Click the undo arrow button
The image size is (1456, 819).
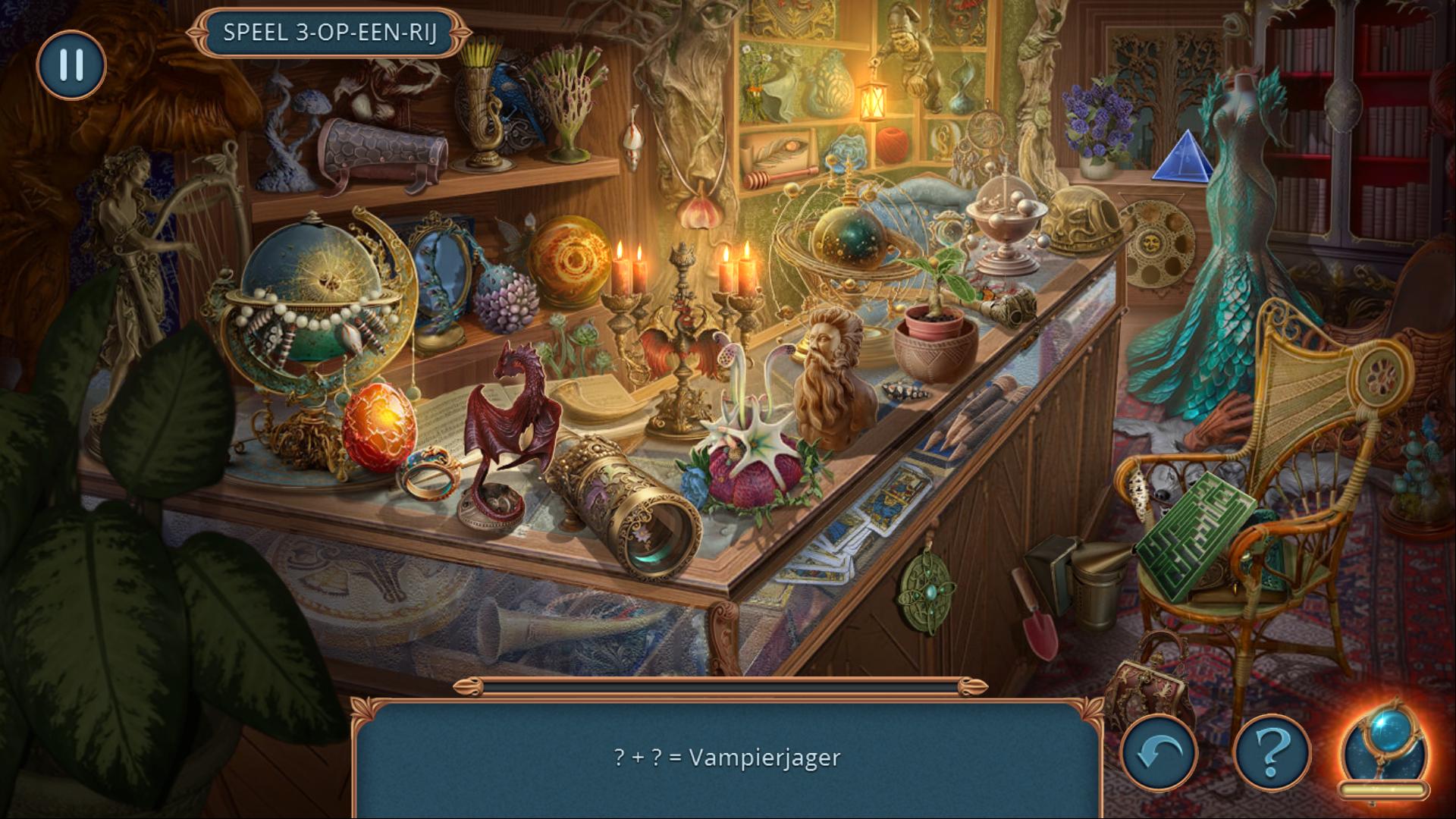1159,753
